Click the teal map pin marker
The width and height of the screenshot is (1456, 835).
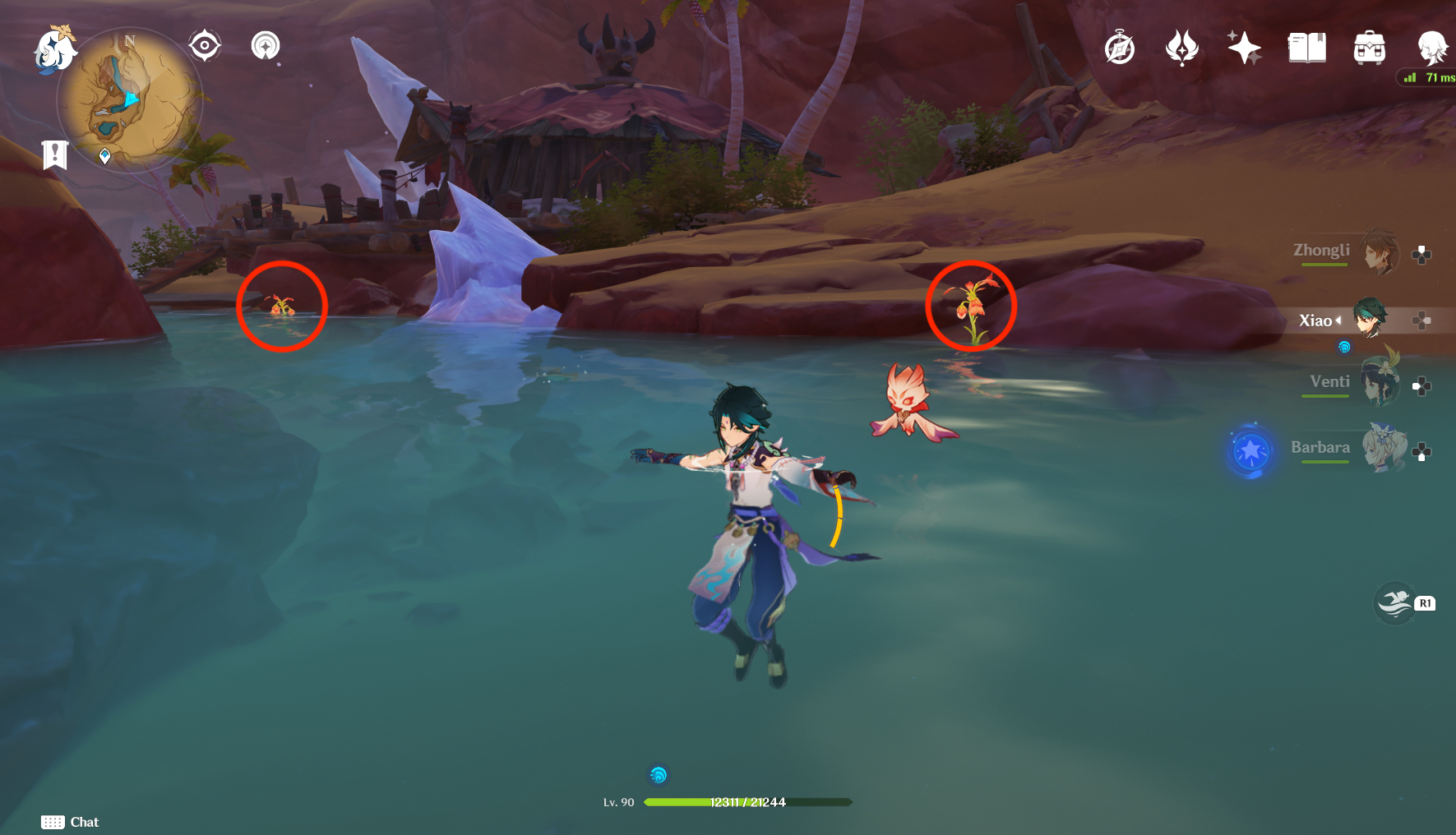coord(105,155)
